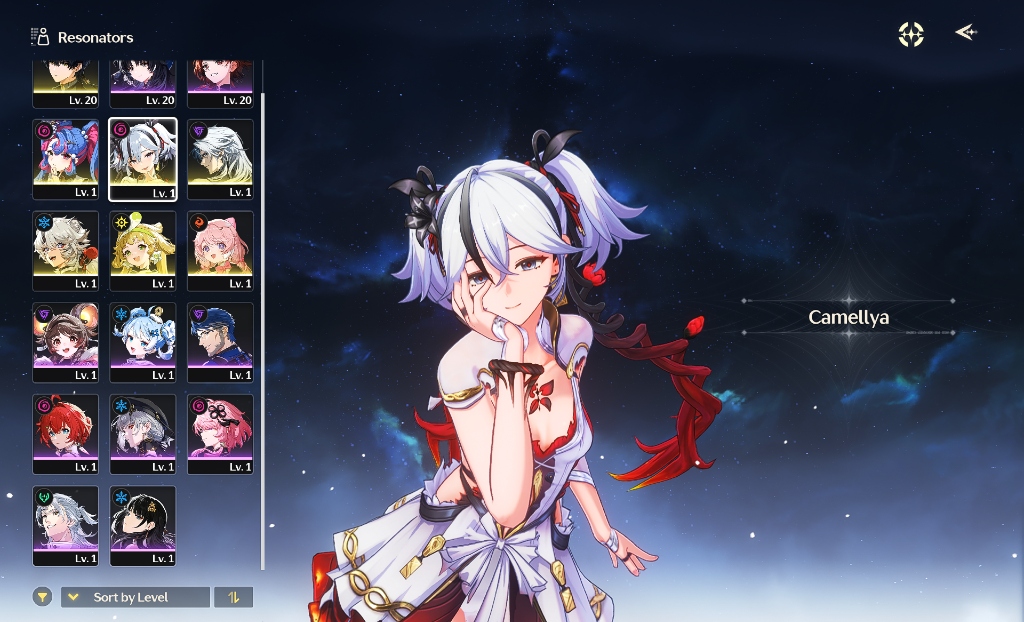Open the resonator filter funnel
This screenshot has height=622, width=1024.
pos(42,597)
